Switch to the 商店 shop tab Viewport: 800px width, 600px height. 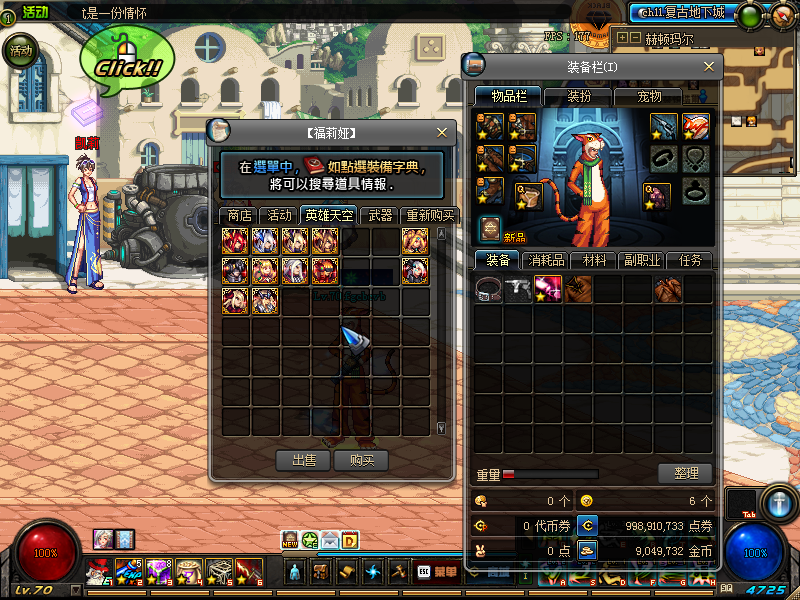239,215
